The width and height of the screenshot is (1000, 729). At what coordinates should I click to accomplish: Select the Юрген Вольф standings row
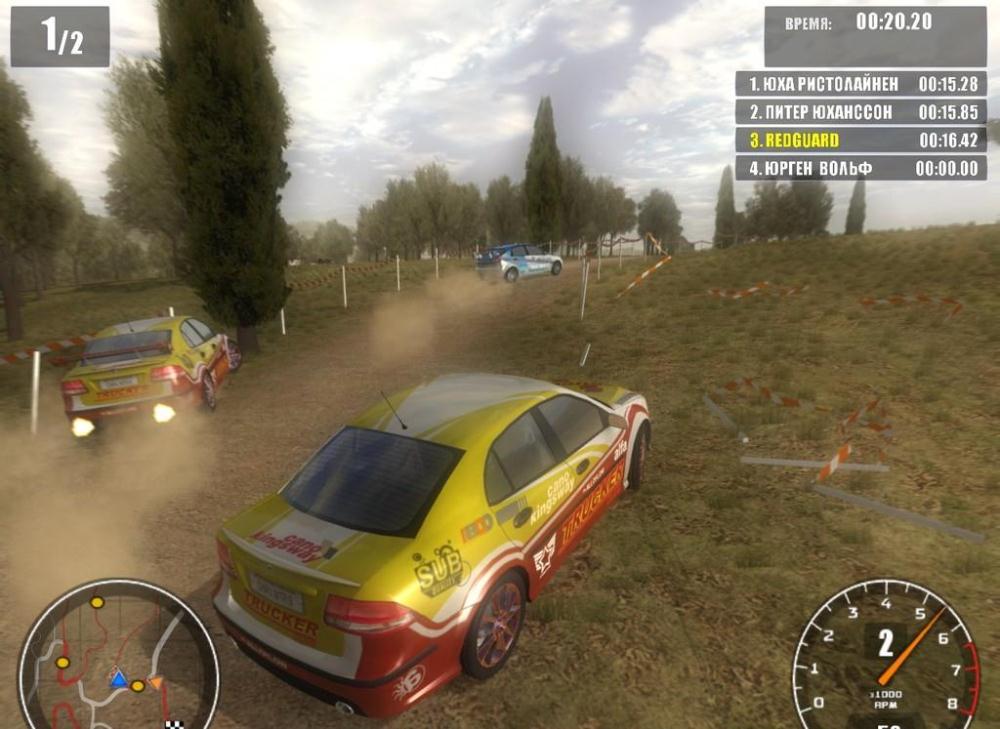click(860, 168)
